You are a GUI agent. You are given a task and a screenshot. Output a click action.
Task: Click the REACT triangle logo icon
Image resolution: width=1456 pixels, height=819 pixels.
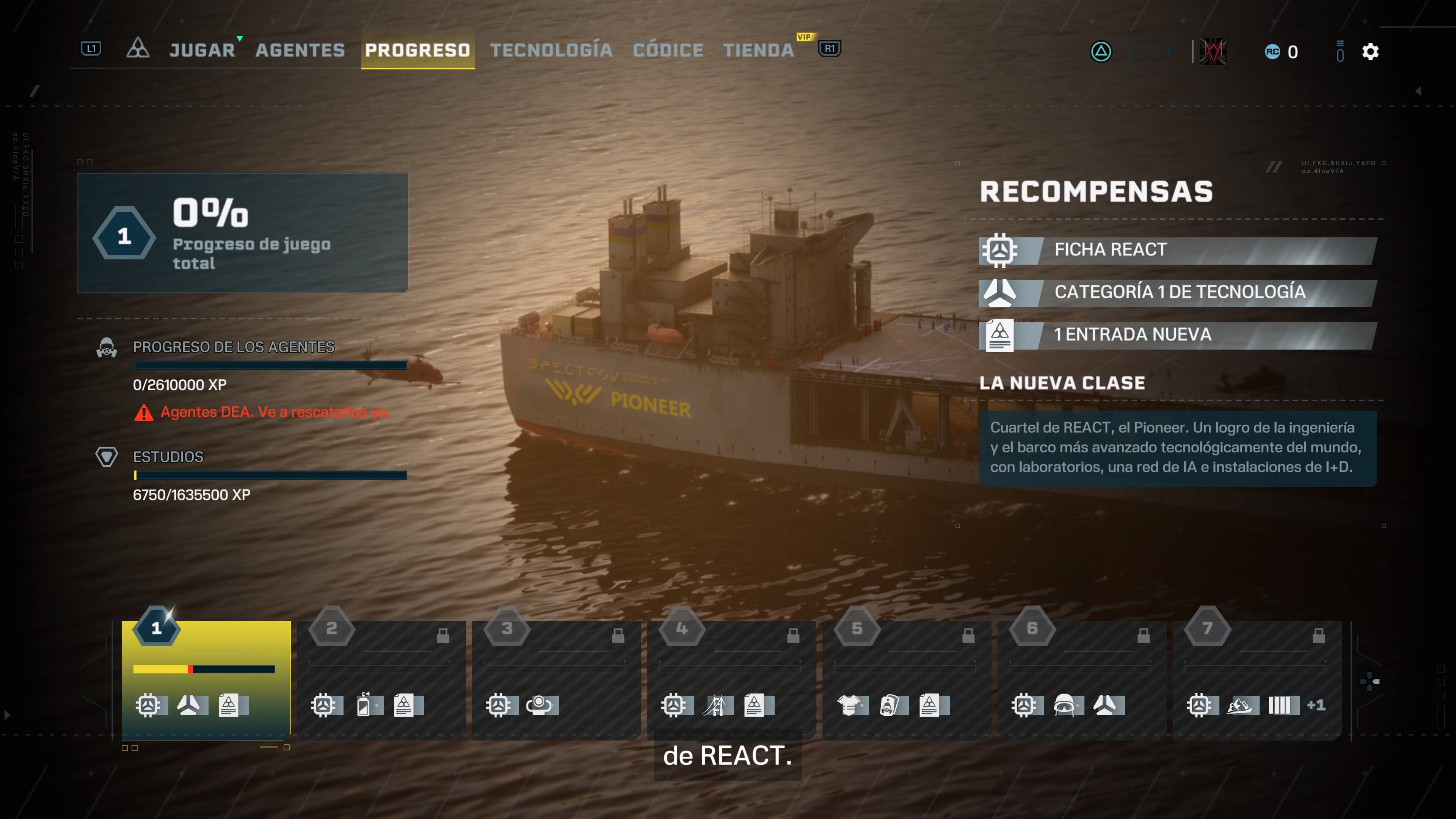tap(137, 49)
